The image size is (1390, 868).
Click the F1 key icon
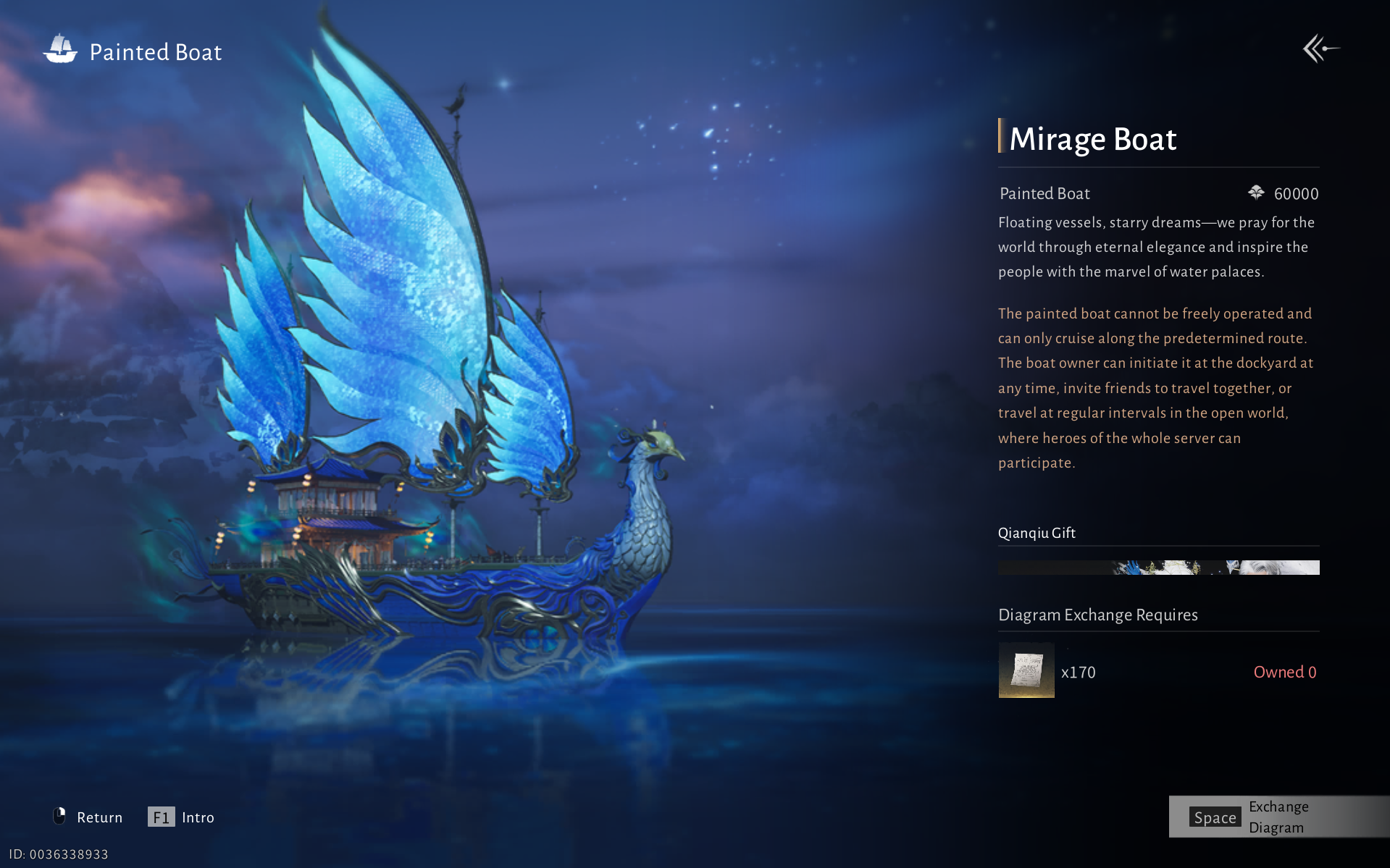161,817
